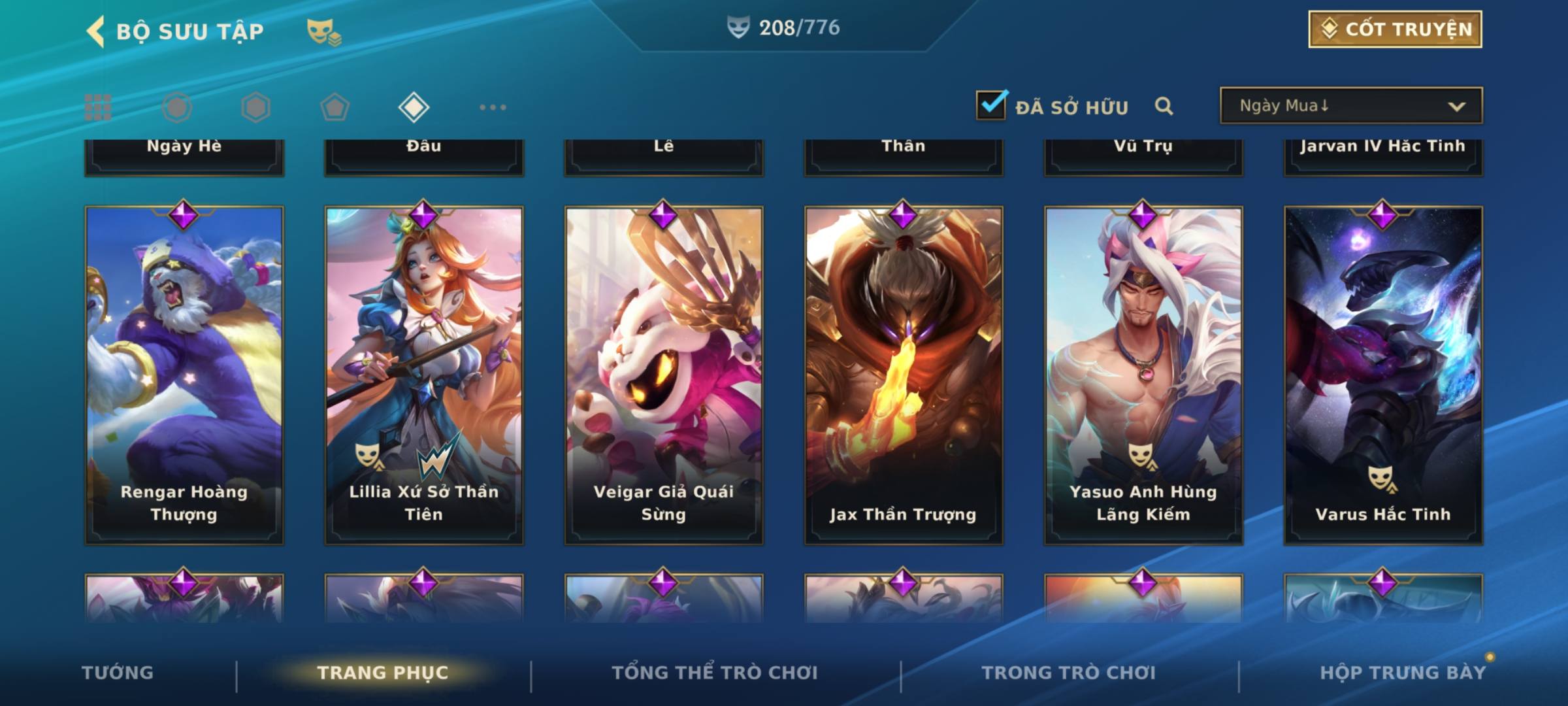Open the skin search magnifier
Image resolution: width=1568 pixels, height=706 pixels.
pos(1164,106)
